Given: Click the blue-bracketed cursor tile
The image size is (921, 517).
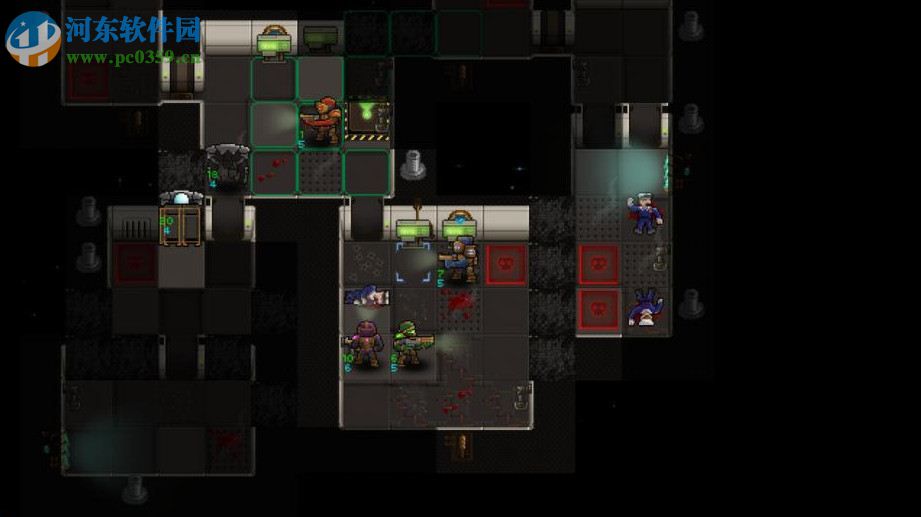Looking at the screenshot, I should pyautogui.click(x=412, y=262).
